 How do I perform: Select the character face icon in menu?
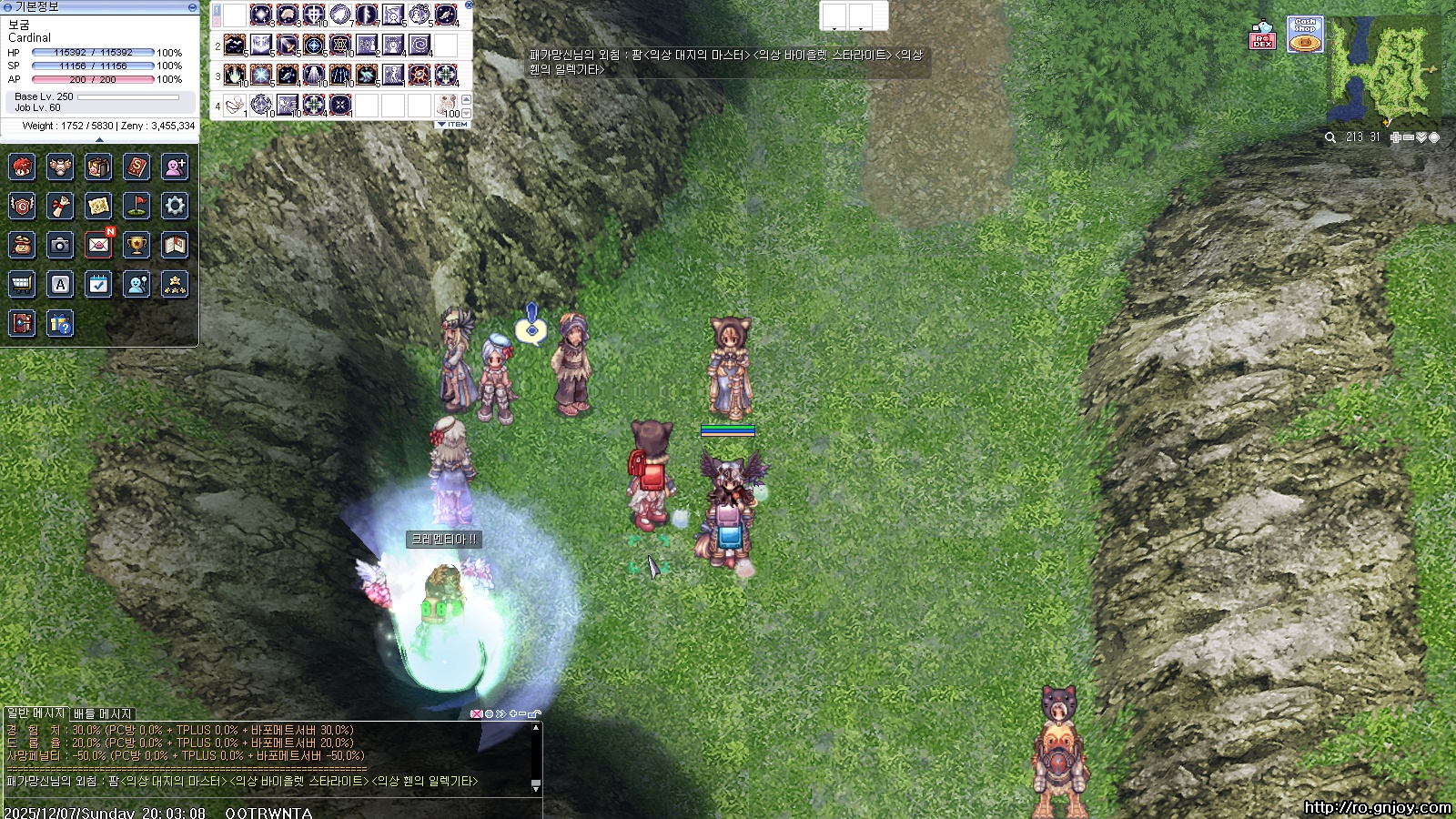point(22,167)
